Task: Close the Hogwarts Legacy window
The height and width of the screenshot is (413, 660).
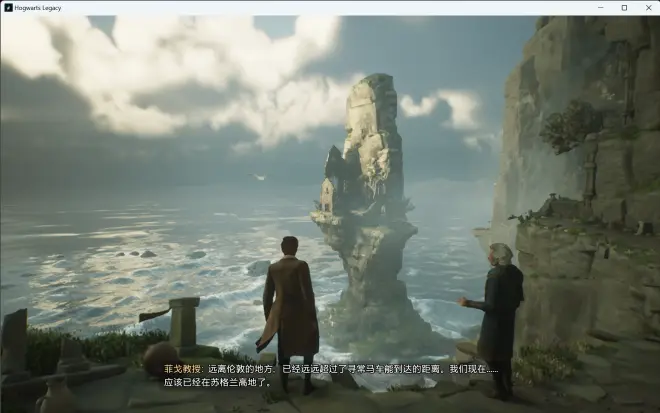Action: pyautogui.click(x=648, y=7)
